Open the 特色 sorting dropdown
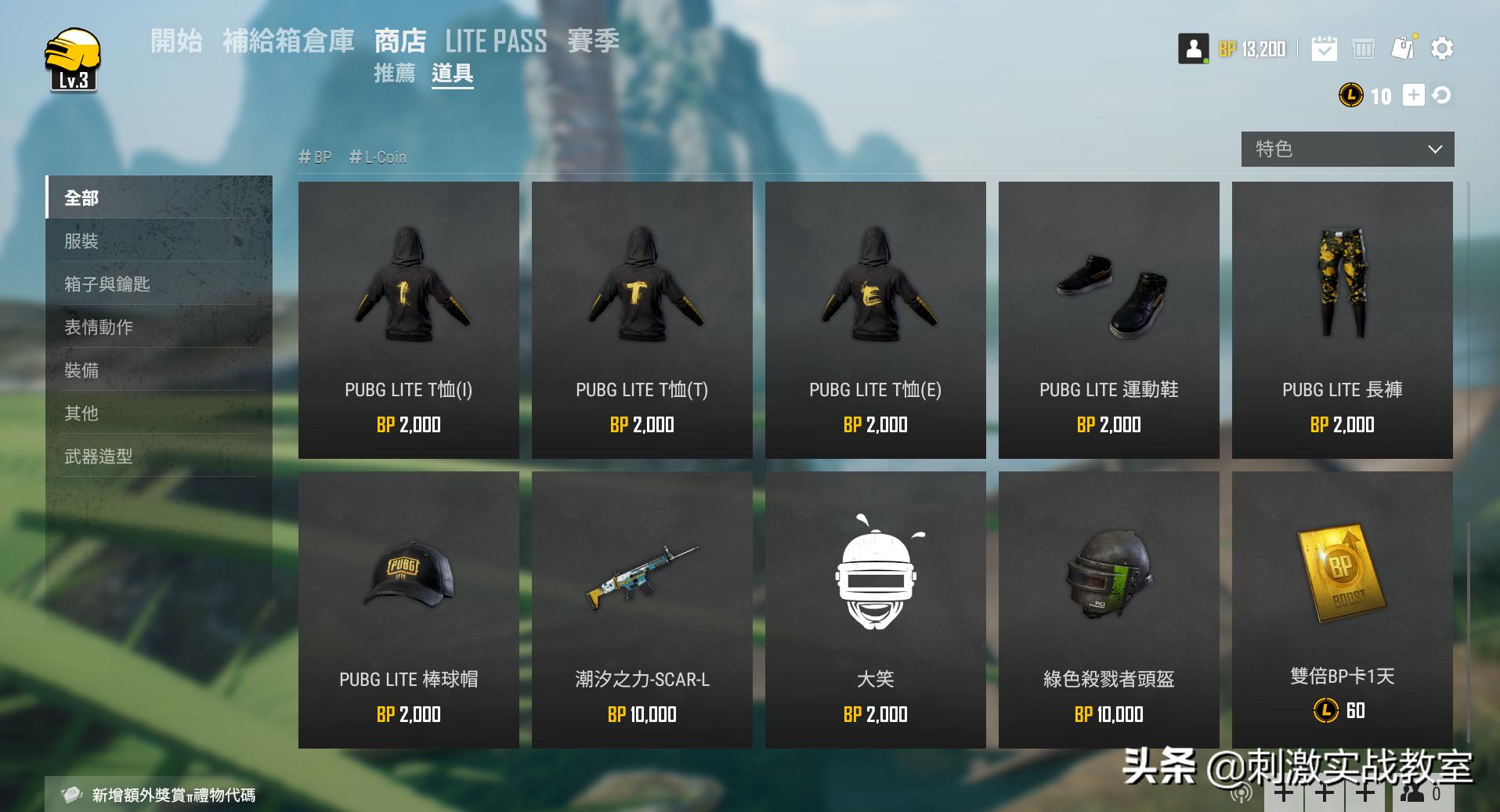 click(1346, 149)
